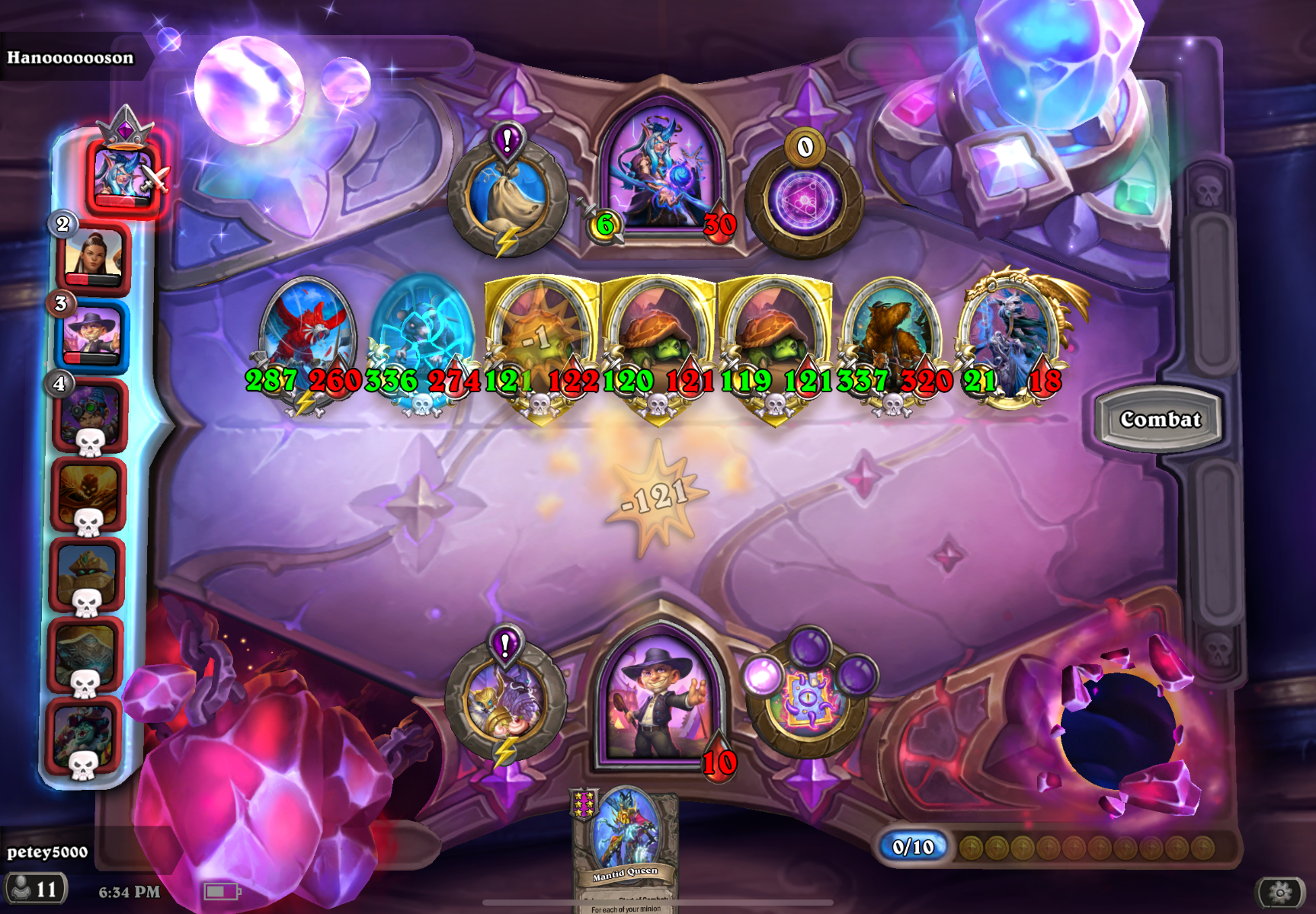Select the golden dragon-framed minion with 21 attack
The width and height of the screenshot is (1316, 914).
1010,335
